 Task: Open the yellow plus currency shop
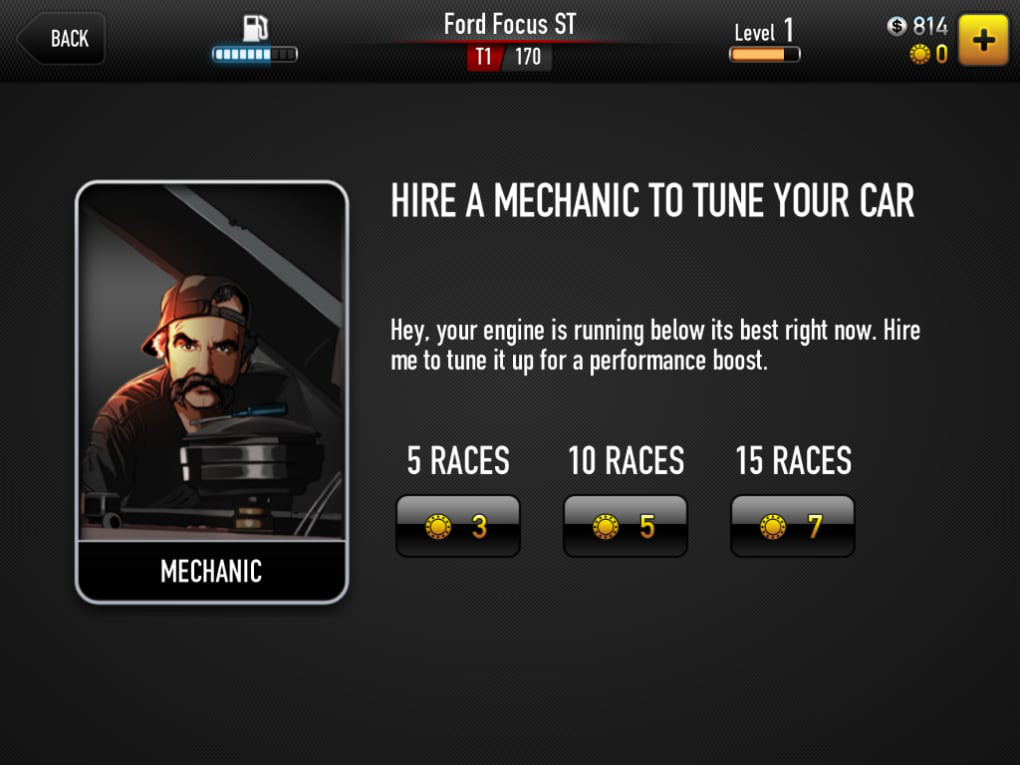983,40
